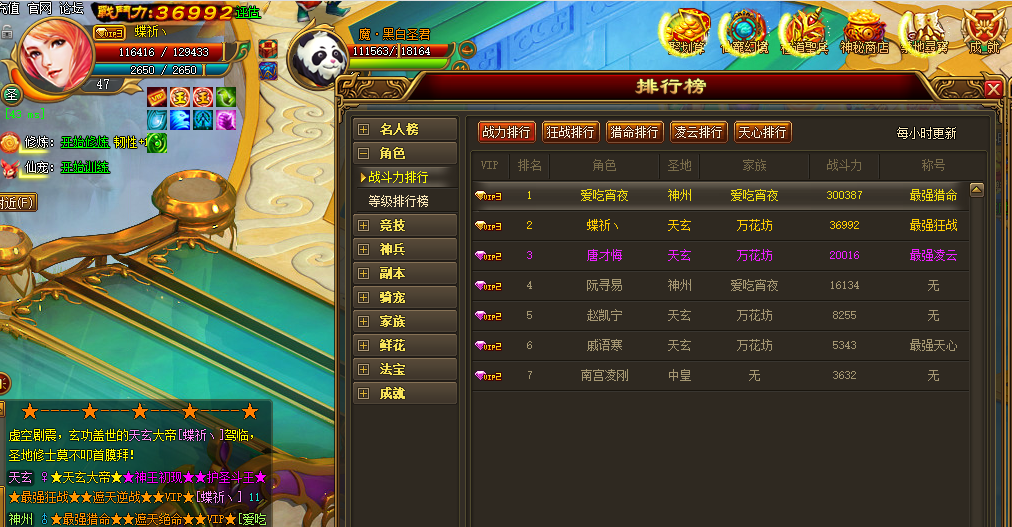
Task: Switch to the 战力排行 tab
Action: click(507, 132)
